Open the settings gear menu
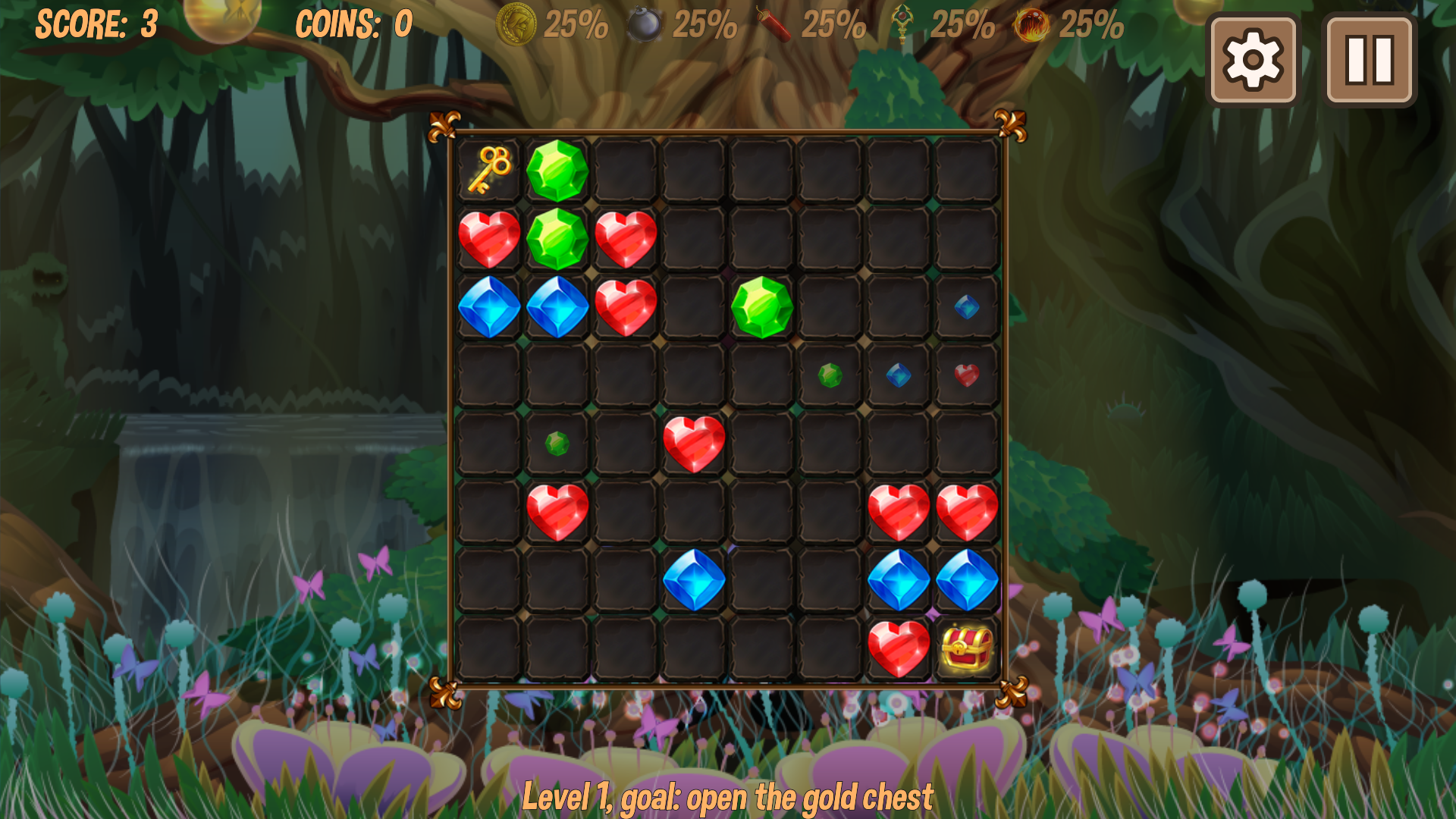Image resolution: width=1456 pixels, height=819 pixels. pyautogui.click(x=1255, y=61)
